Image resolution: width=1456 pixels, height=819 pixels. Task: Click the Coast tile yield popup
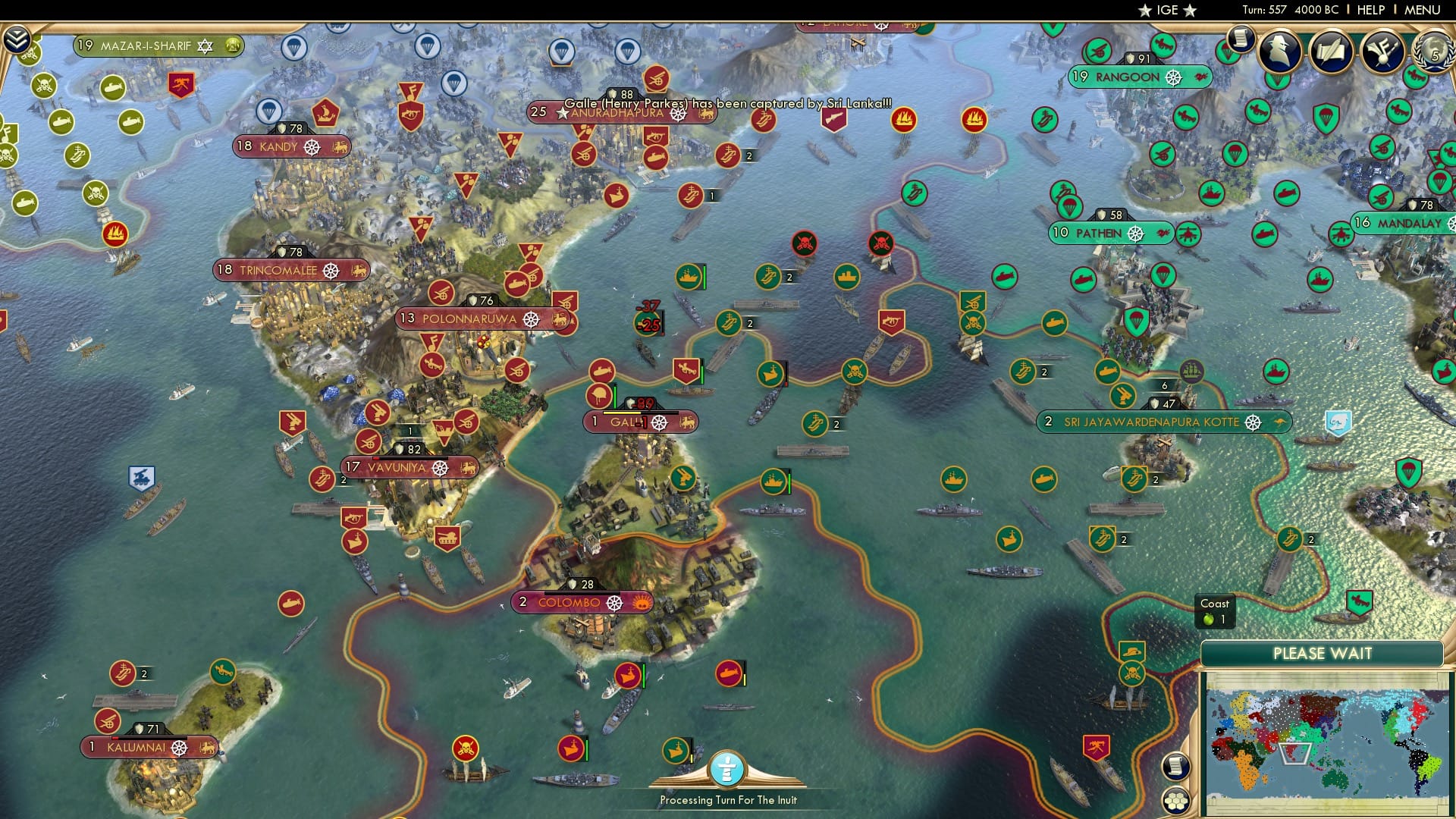point(1214,611)
